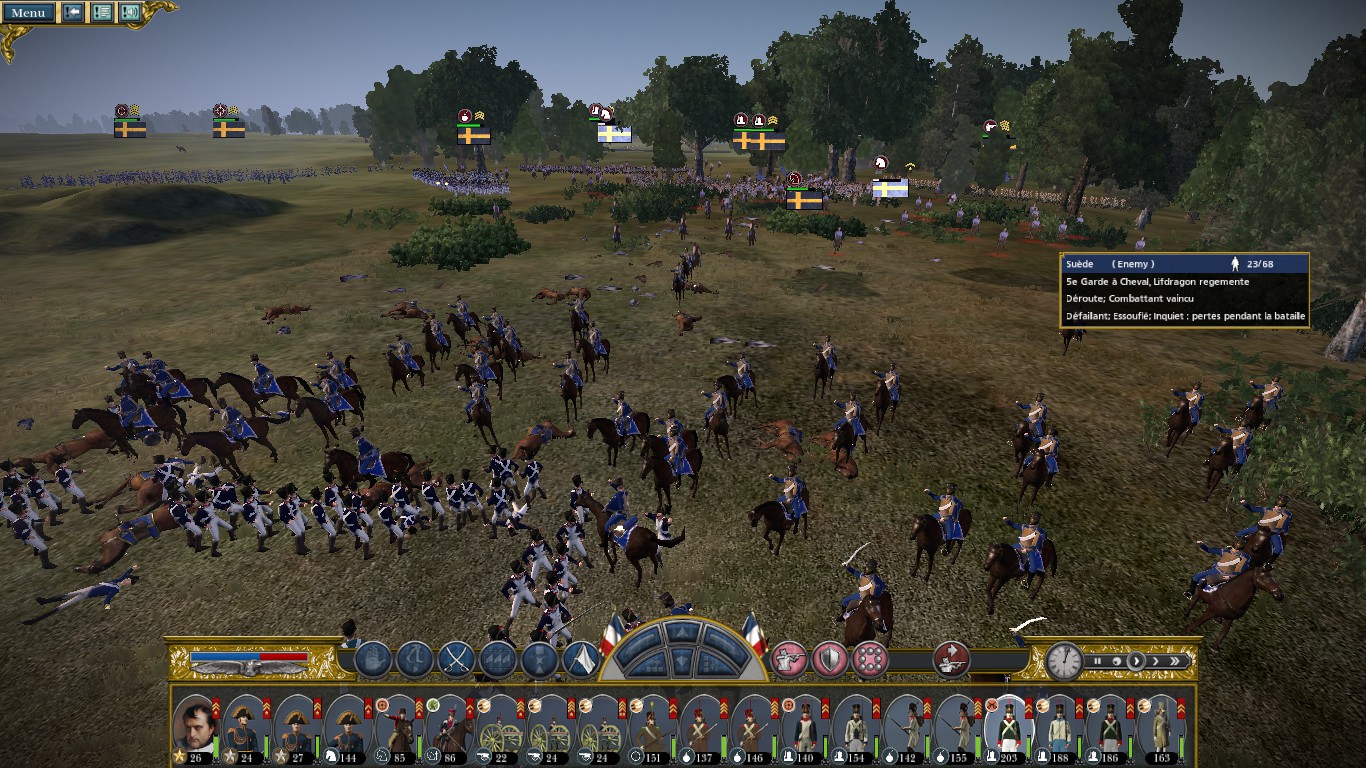
Task: Pause the battle
Action: click(x=1098, y=661)
